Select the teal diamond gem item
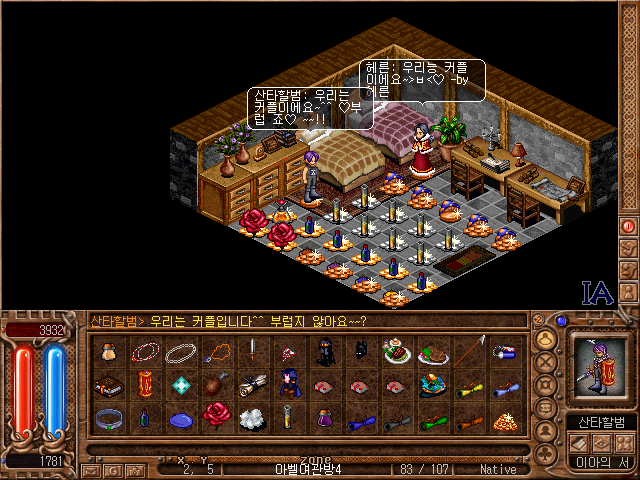Viewport: 640px width, 480px height. pyautogui.click(x=180, y=385)
